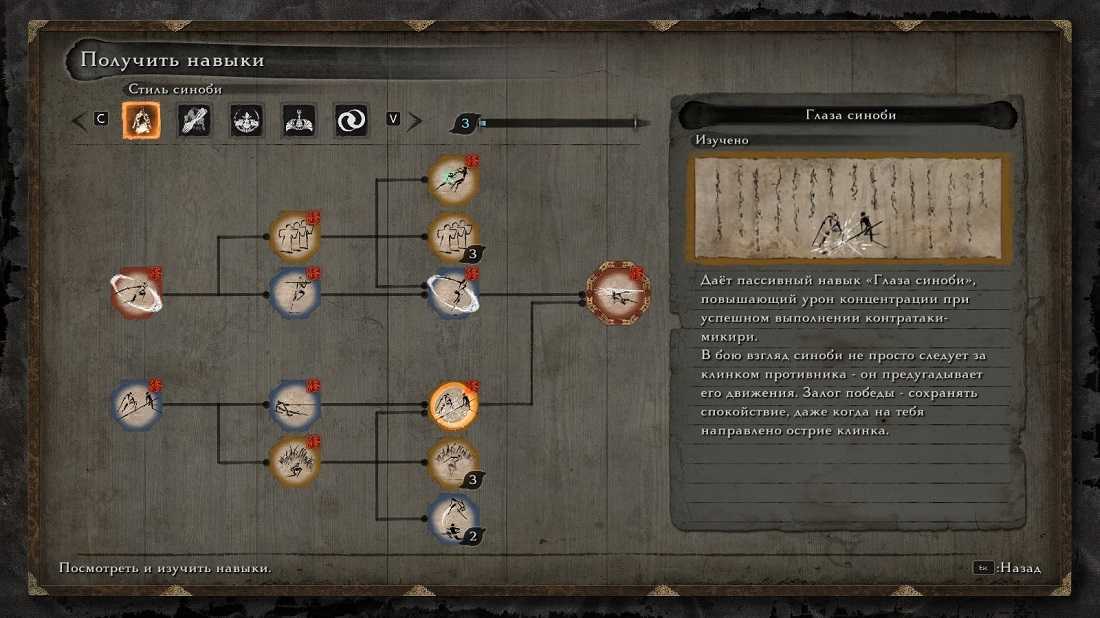Switch to the Prosthetic Arts skill tab

point(194,121)
